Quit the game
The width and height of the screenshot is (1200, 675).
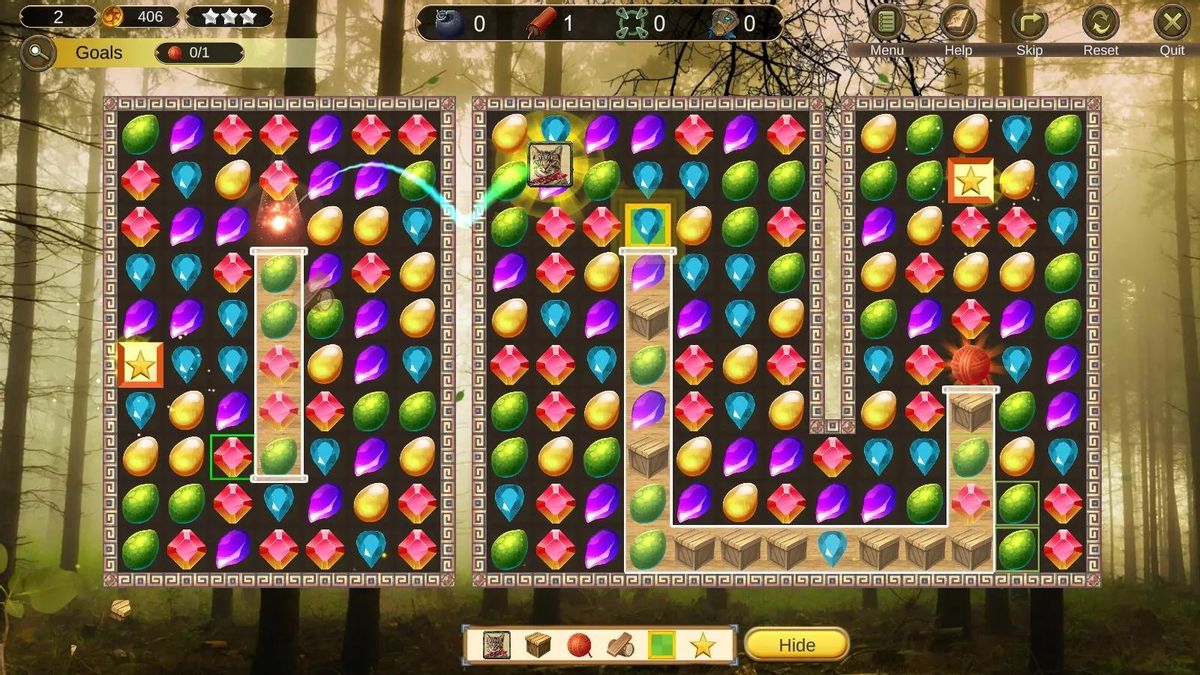click(x=1172, y=23)
